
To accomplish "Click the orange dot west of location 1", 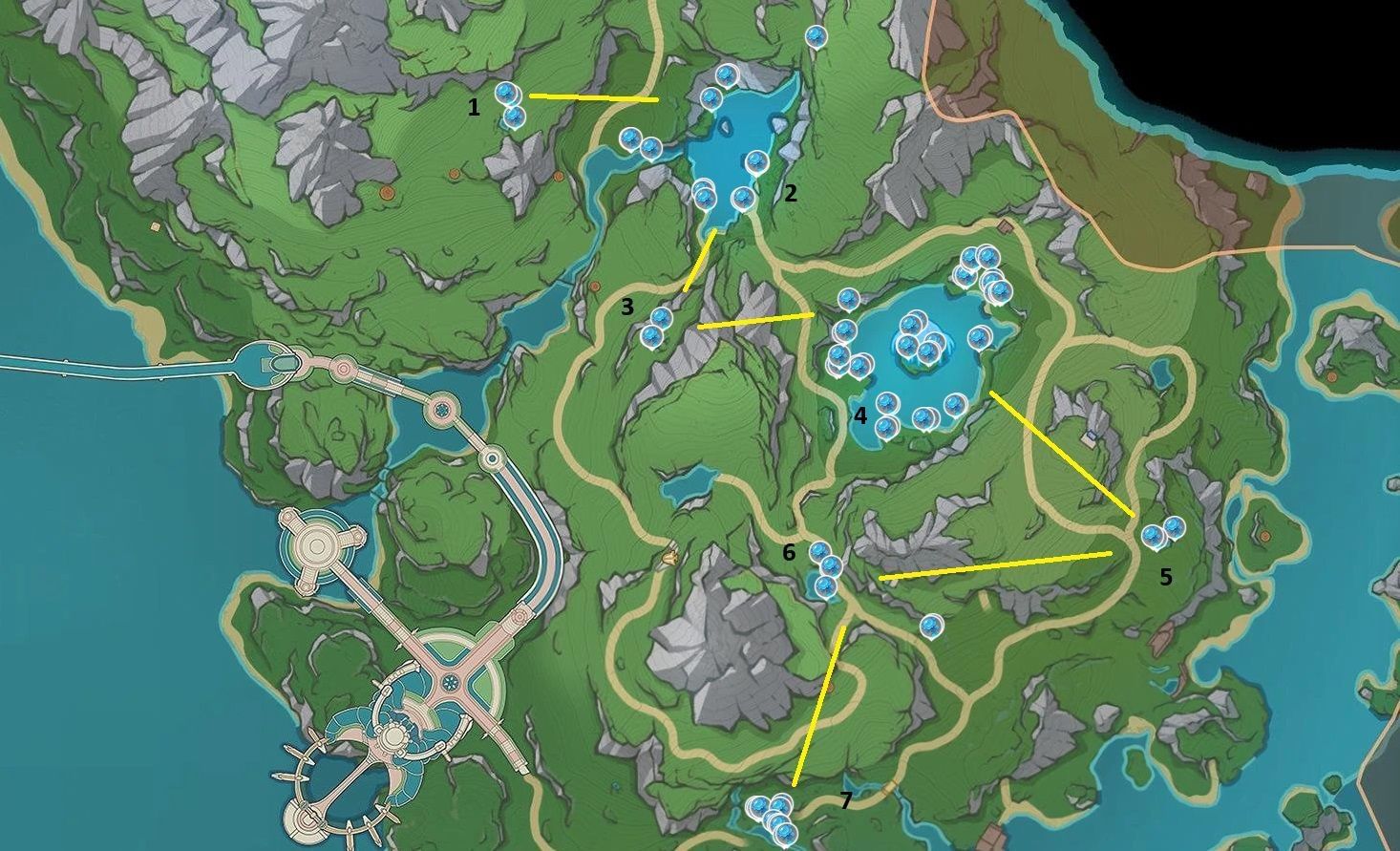I will [388, 192].
